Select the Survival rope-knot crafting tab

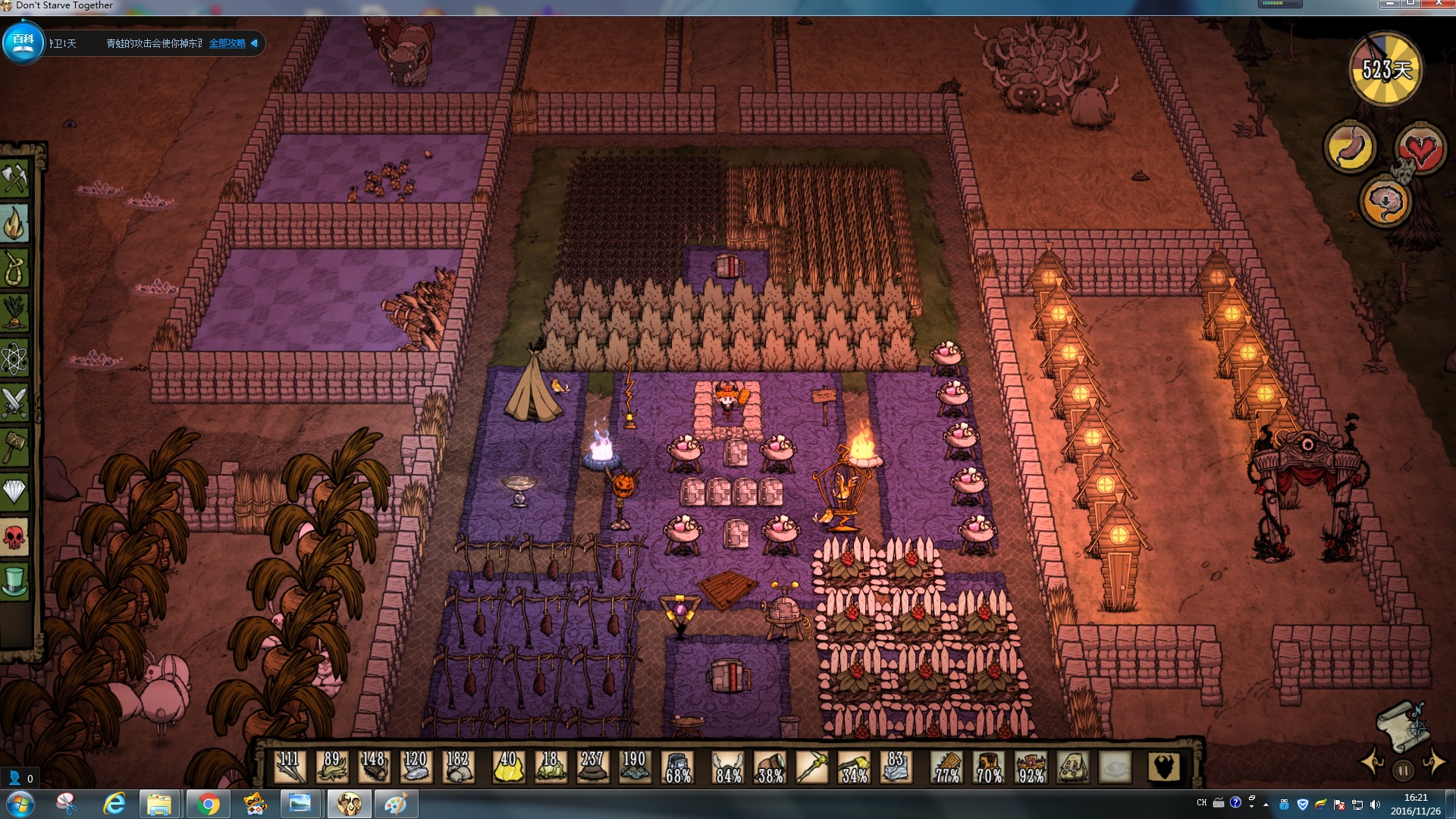[14, 268]
